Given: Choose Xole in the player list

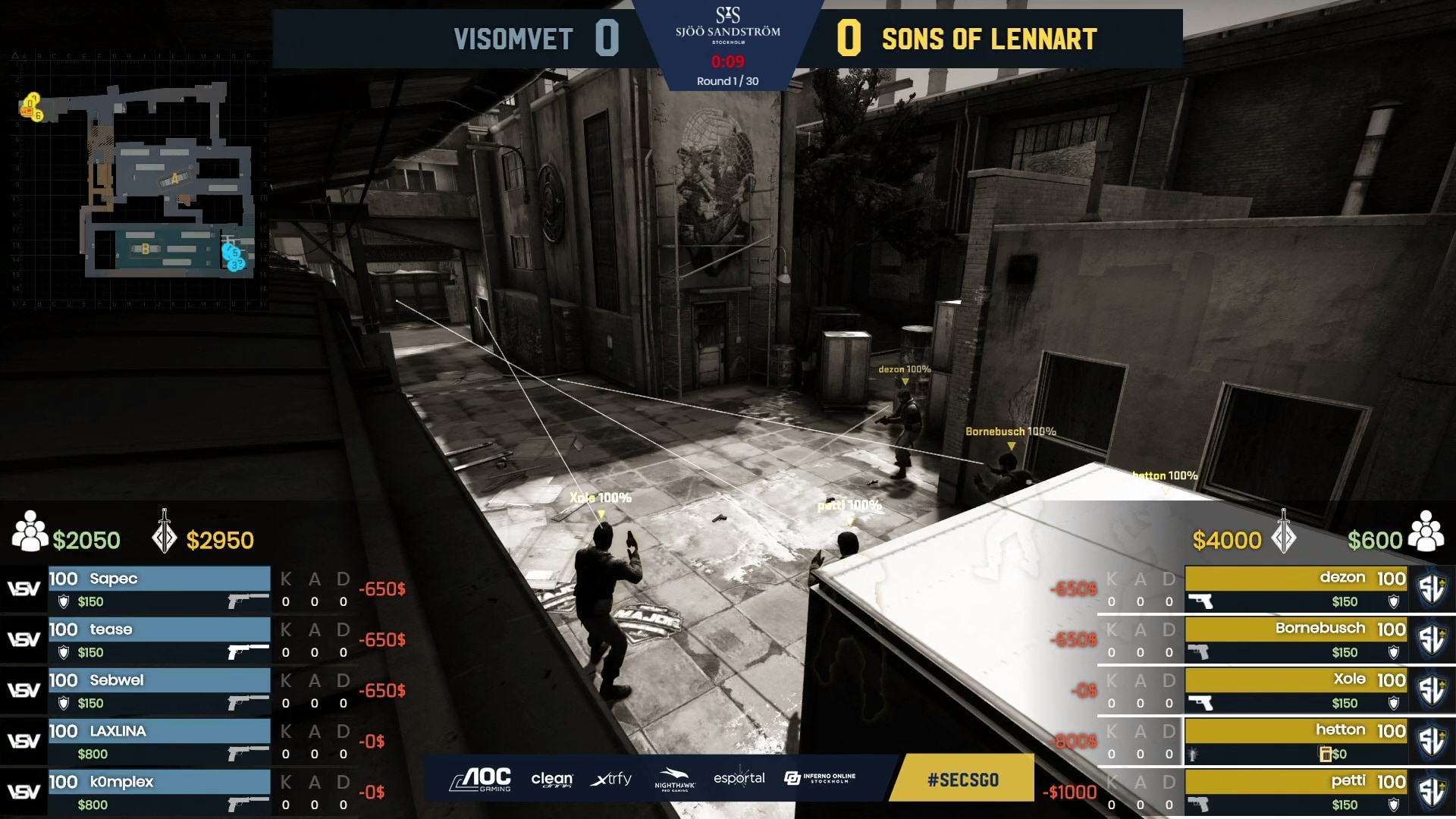Looking at the screenshot, I should point(1295,691).
